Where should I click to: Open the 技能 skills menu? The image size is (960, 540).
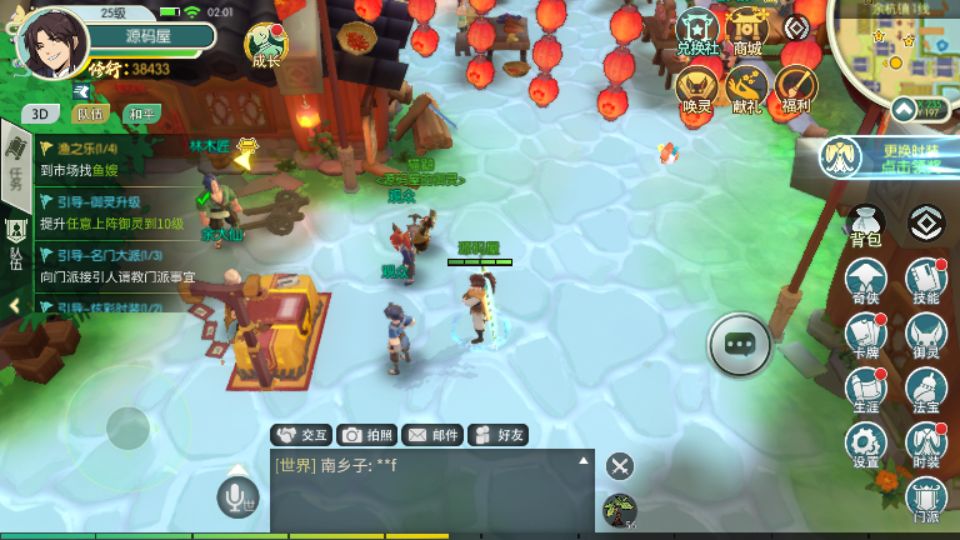pos(926,280)
